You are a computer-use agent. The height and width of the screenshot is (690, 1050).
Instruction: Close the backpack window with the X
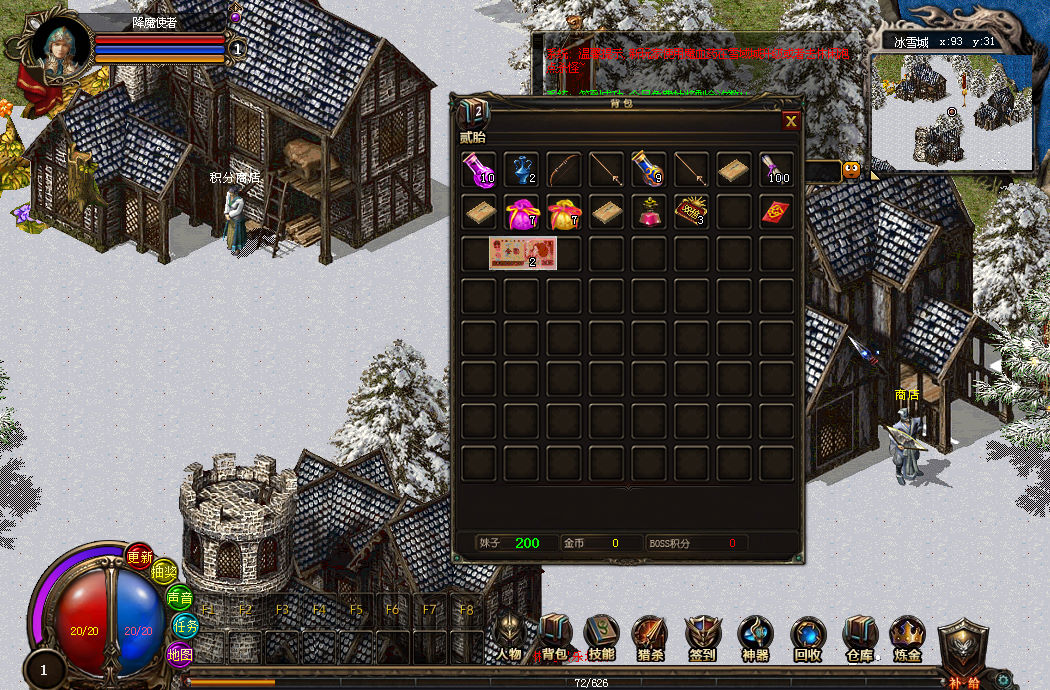[x=791, y=121]
